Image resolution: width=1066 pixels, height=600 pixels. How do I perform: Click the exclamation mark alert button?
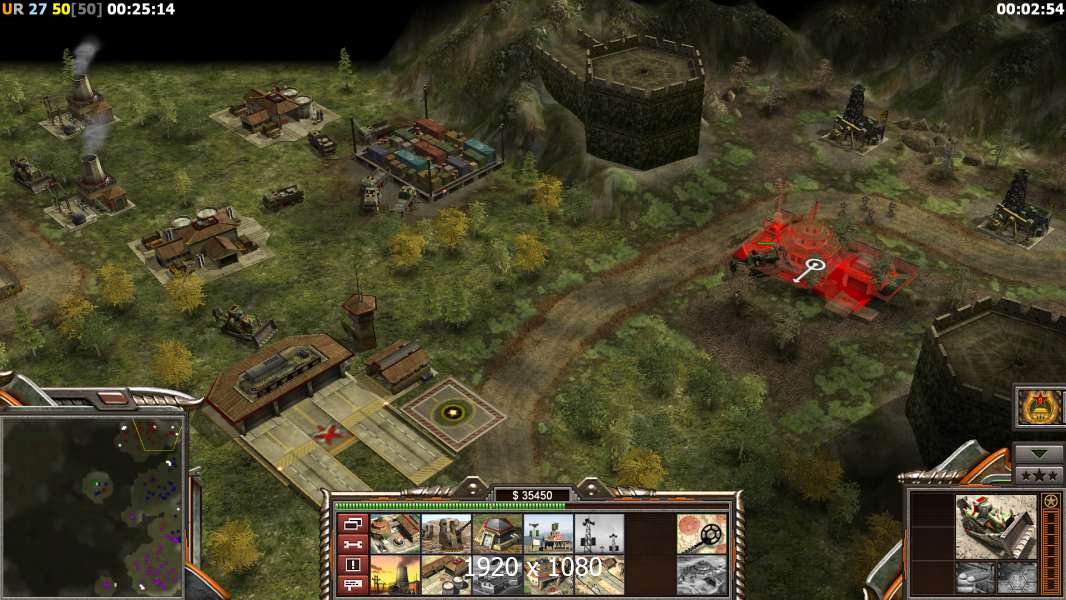[x=353, y=565]
